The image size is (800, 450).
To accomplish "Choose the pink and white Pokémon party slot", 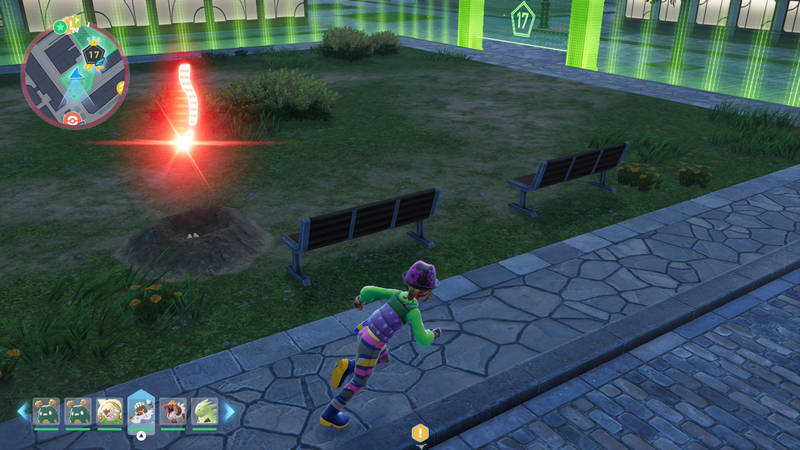I will (x=109, y=411).
